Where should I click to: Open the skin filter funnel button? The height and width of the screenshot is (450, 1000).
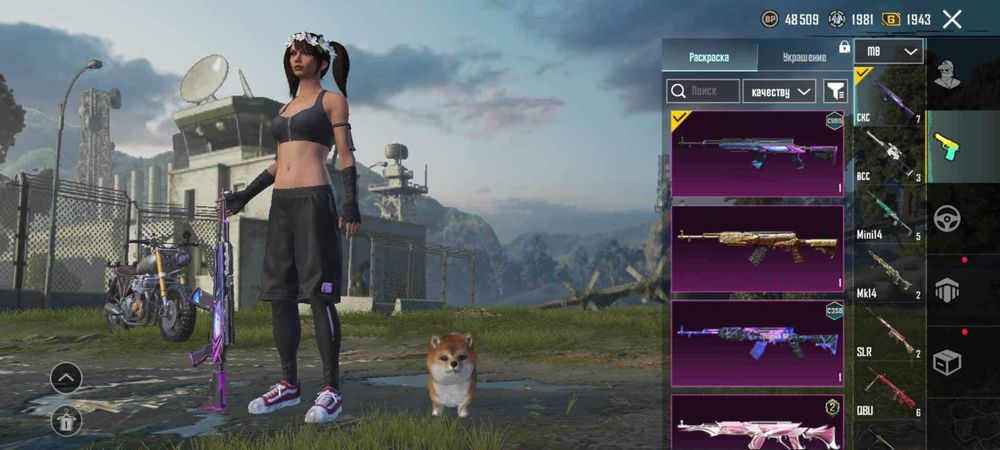834,91
